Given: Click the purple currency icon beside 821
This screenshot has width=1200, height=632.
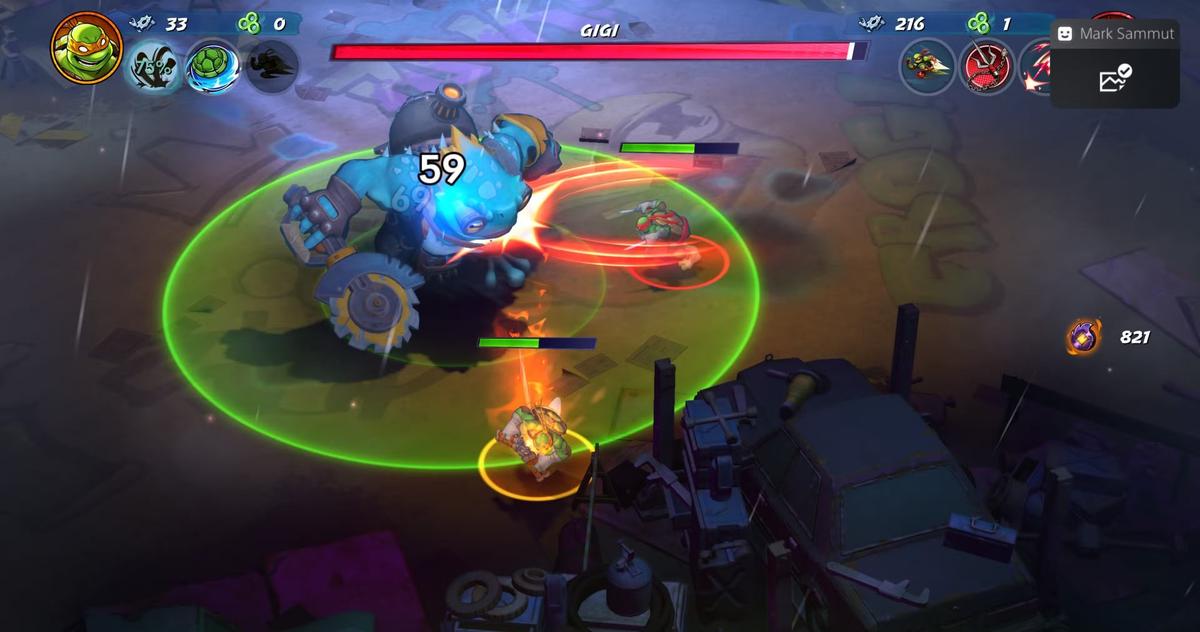Looking at the screenshot, I should 1084,337.
